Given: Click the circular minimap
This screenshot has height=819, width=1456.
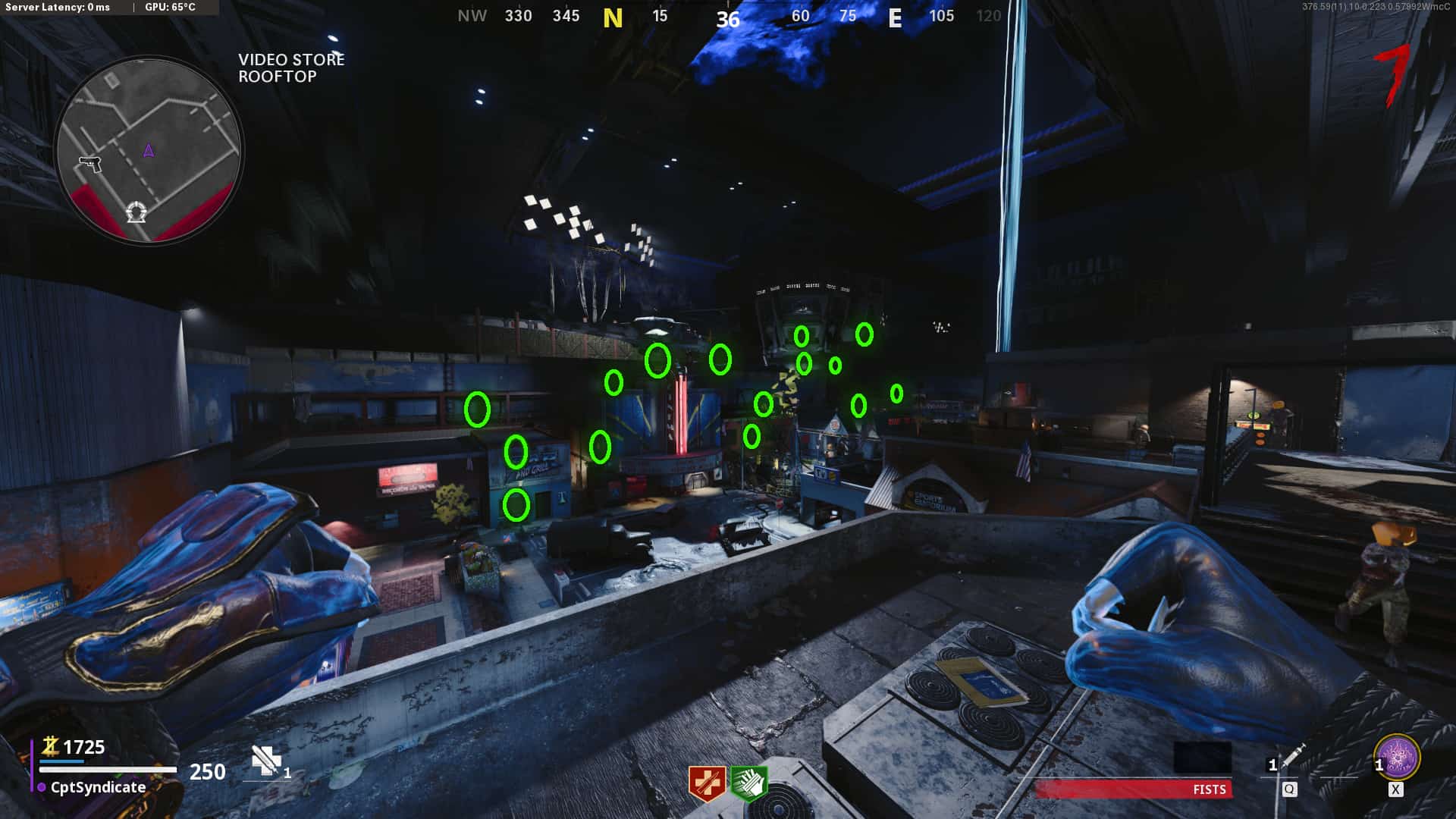Looking at the screenshot, I should (149, 149).
